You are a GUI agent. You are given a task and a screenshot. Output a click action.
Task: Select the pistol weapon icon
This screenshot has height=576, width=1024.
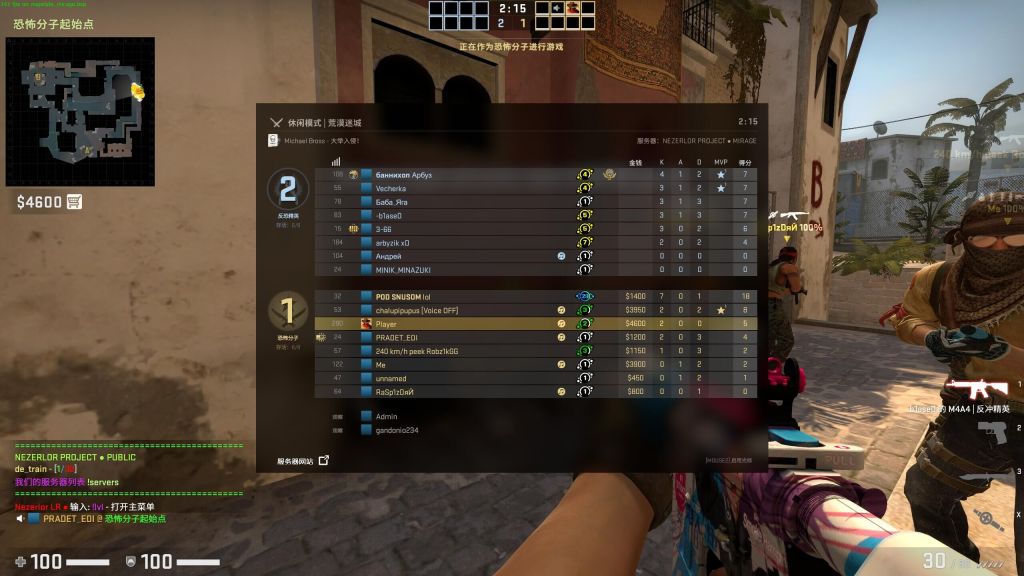click(992, 431)
